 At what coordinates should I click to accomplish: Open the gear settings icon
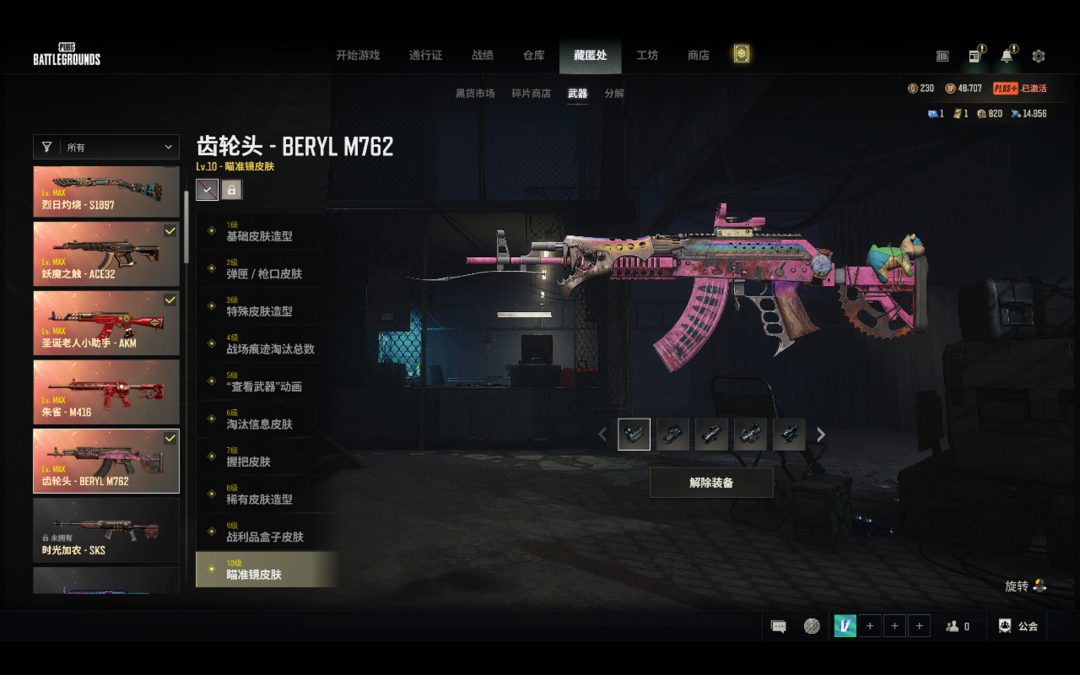click(x=1038, y=56)
